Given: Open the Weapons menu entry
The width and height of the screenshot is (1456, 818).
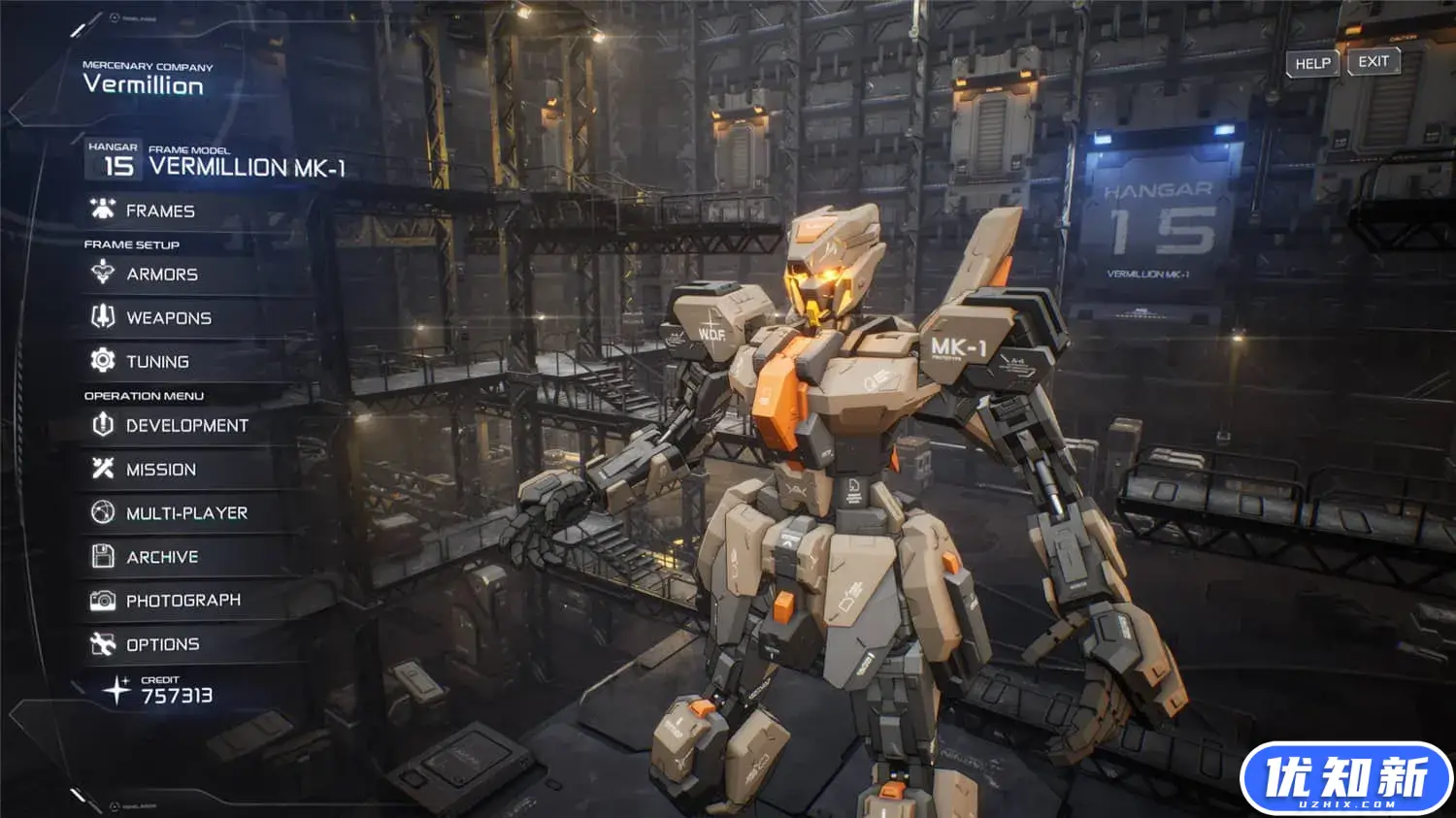Looking at the screenshot, I should tap(168, 318).
